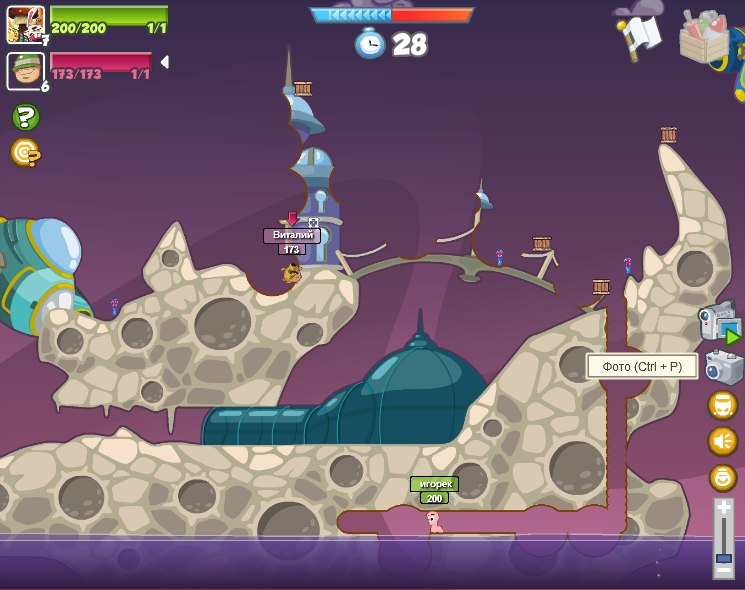
Task: Select the green-helmet soldier avatar
Action: click(x=25, y=71)
